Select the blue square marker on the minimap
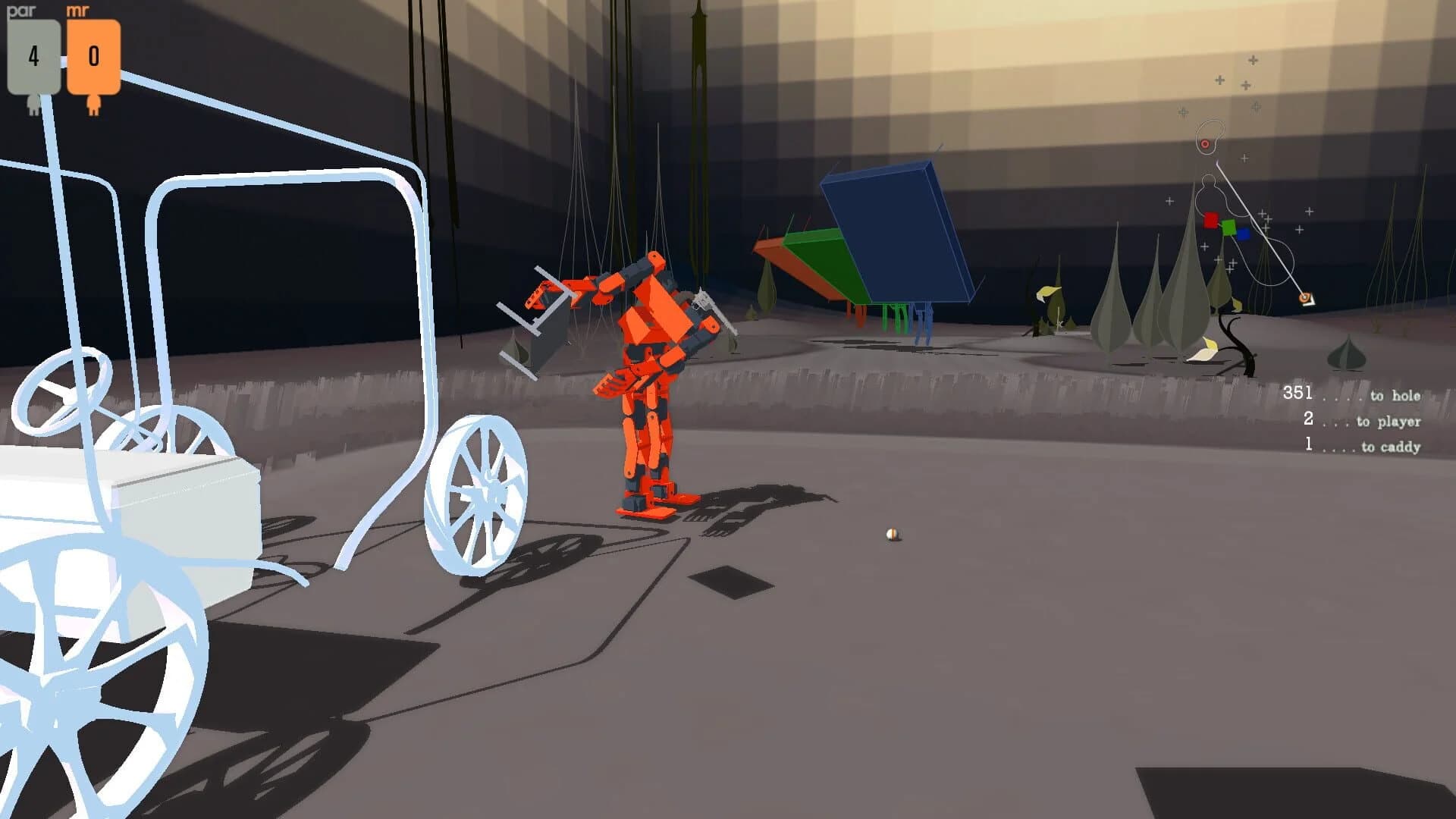Screen dimensions: 1456x819 [x=1244, y=234]
